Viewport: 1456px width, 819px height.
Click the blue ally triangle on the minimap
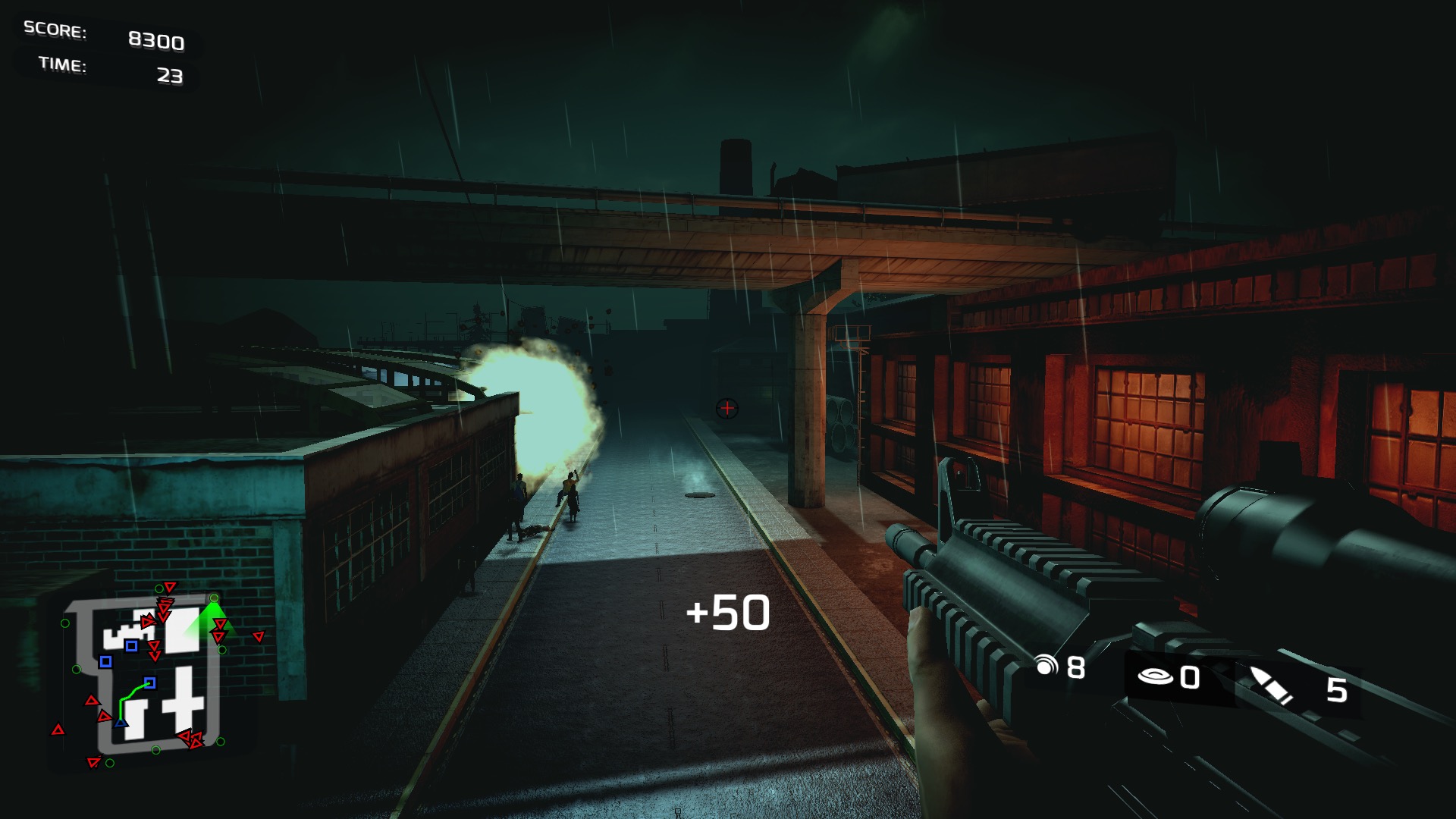120,723
